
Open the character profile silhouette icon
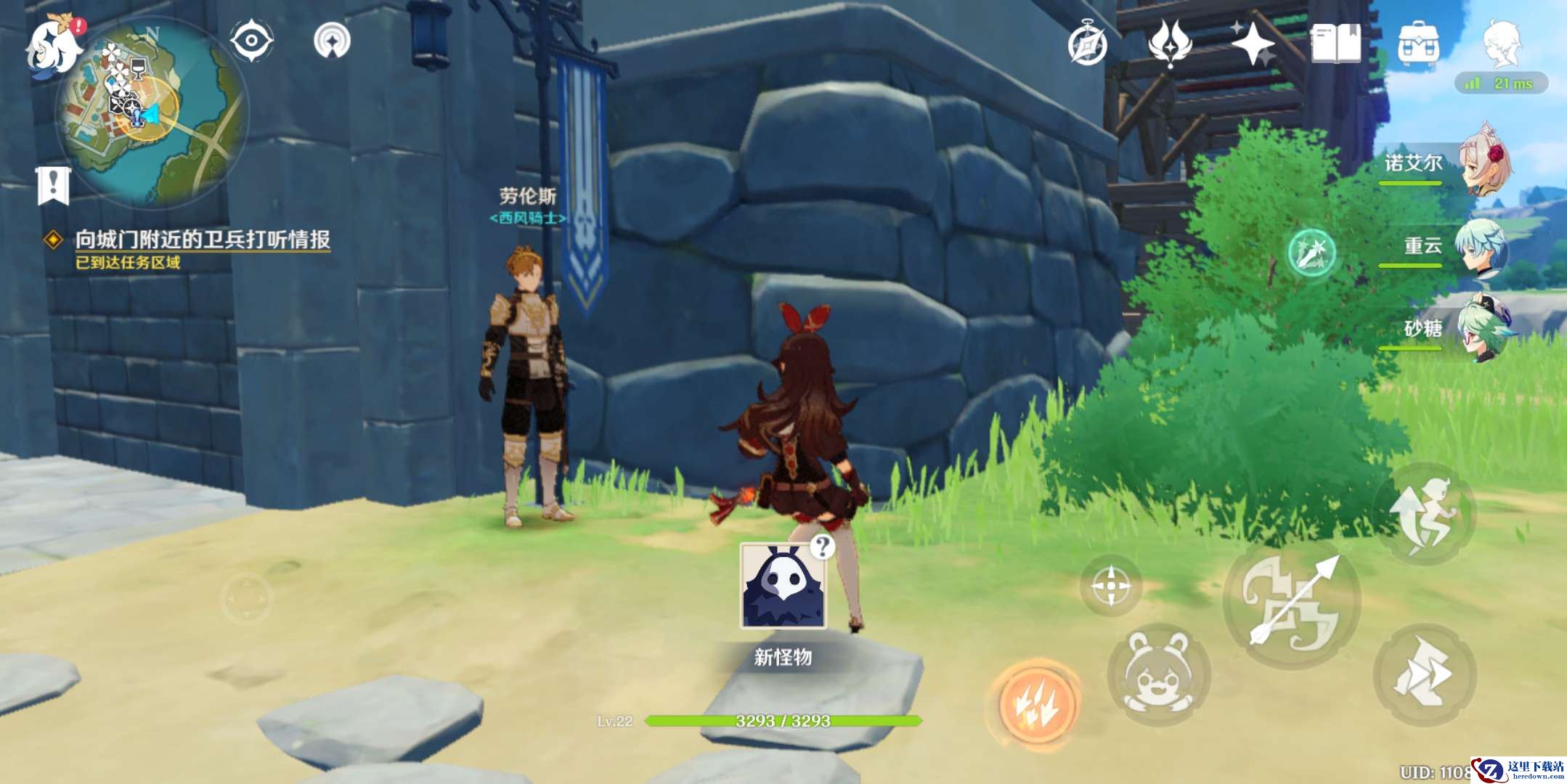click(1501, 44)
